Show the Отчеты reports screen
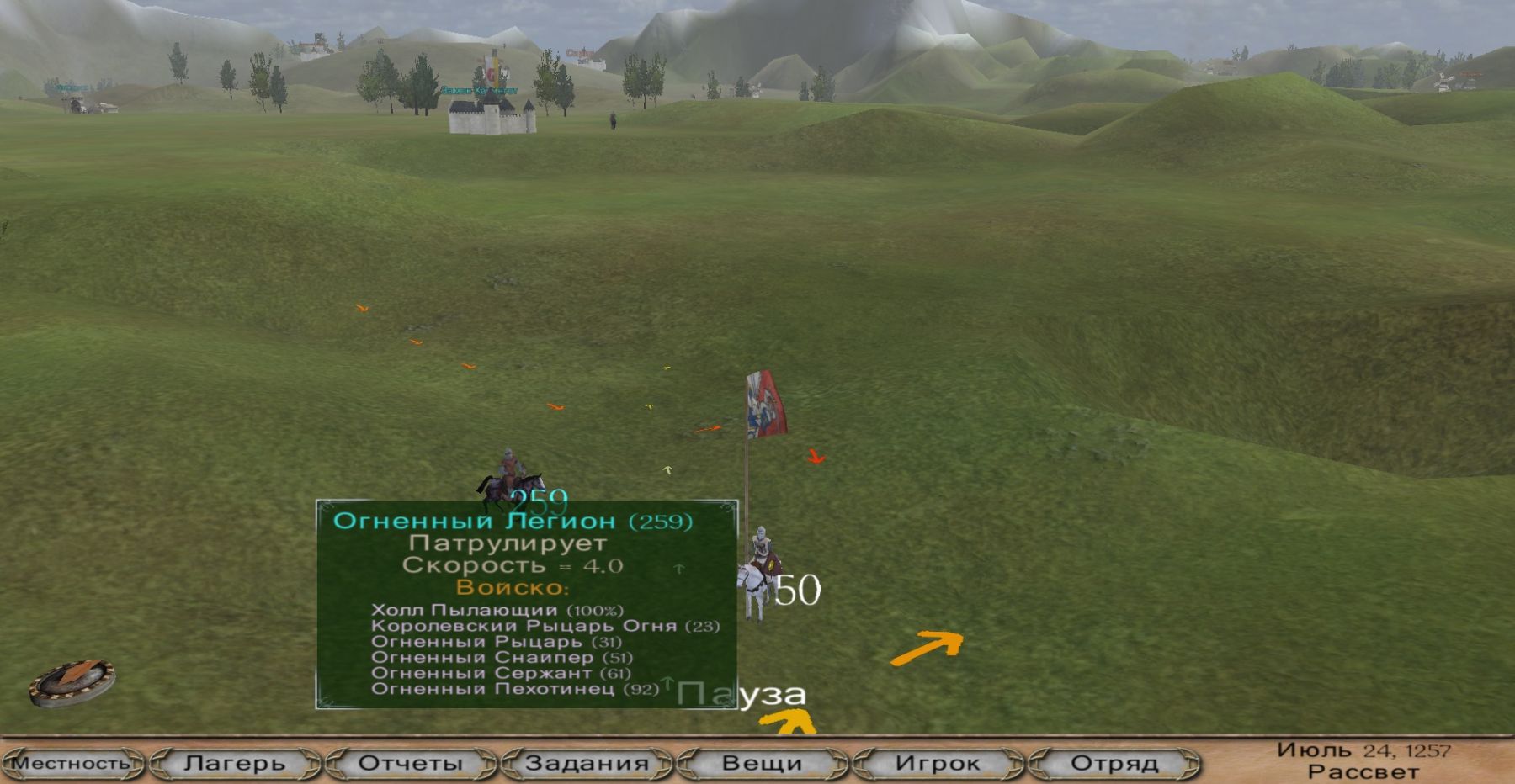Screen dimensions: 1515x784 [411, 763]
